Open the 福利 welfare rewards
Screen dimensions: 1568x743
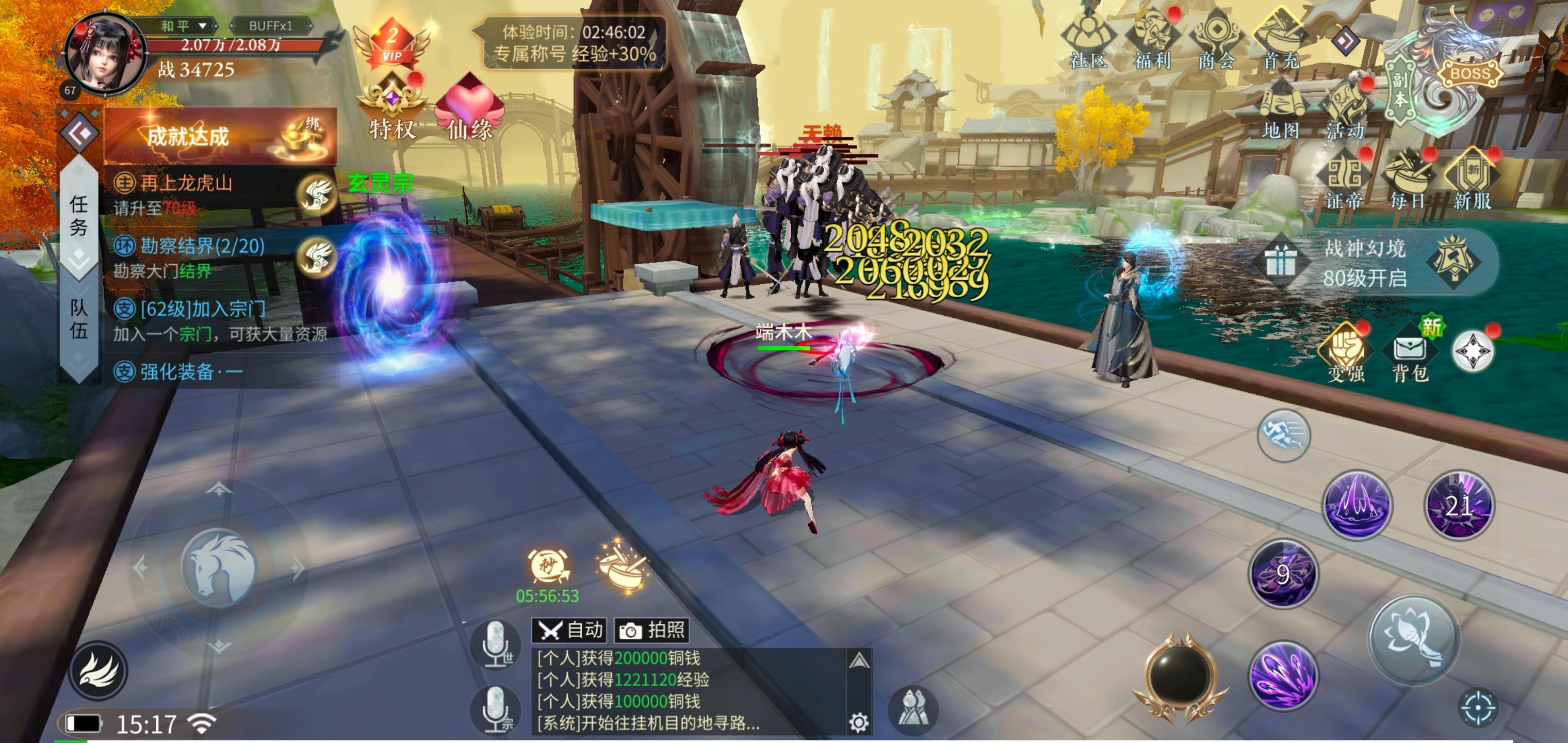click(x=1152, y=40)
